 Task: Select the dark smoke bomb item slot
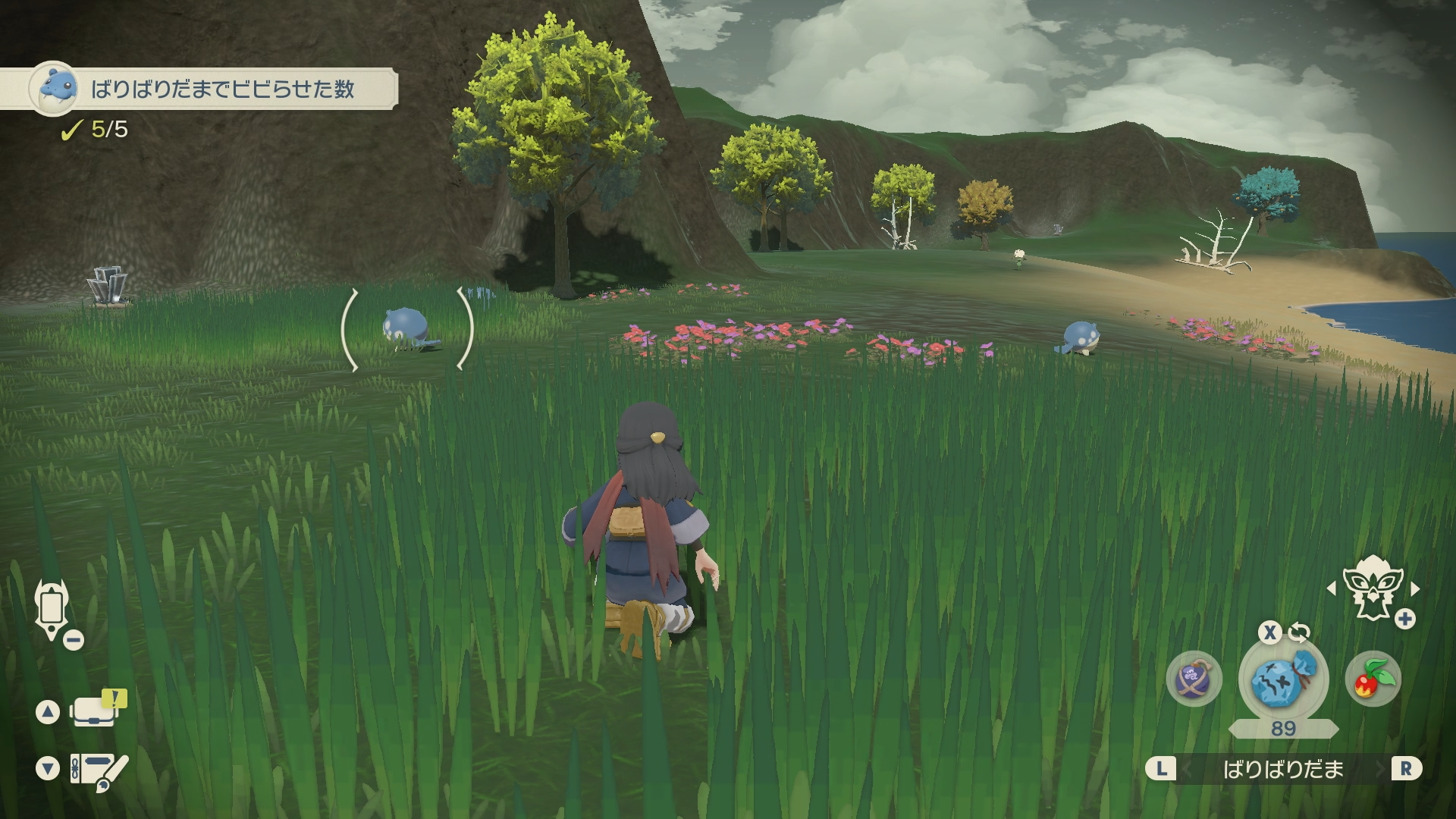click(x=1194, y=679)
